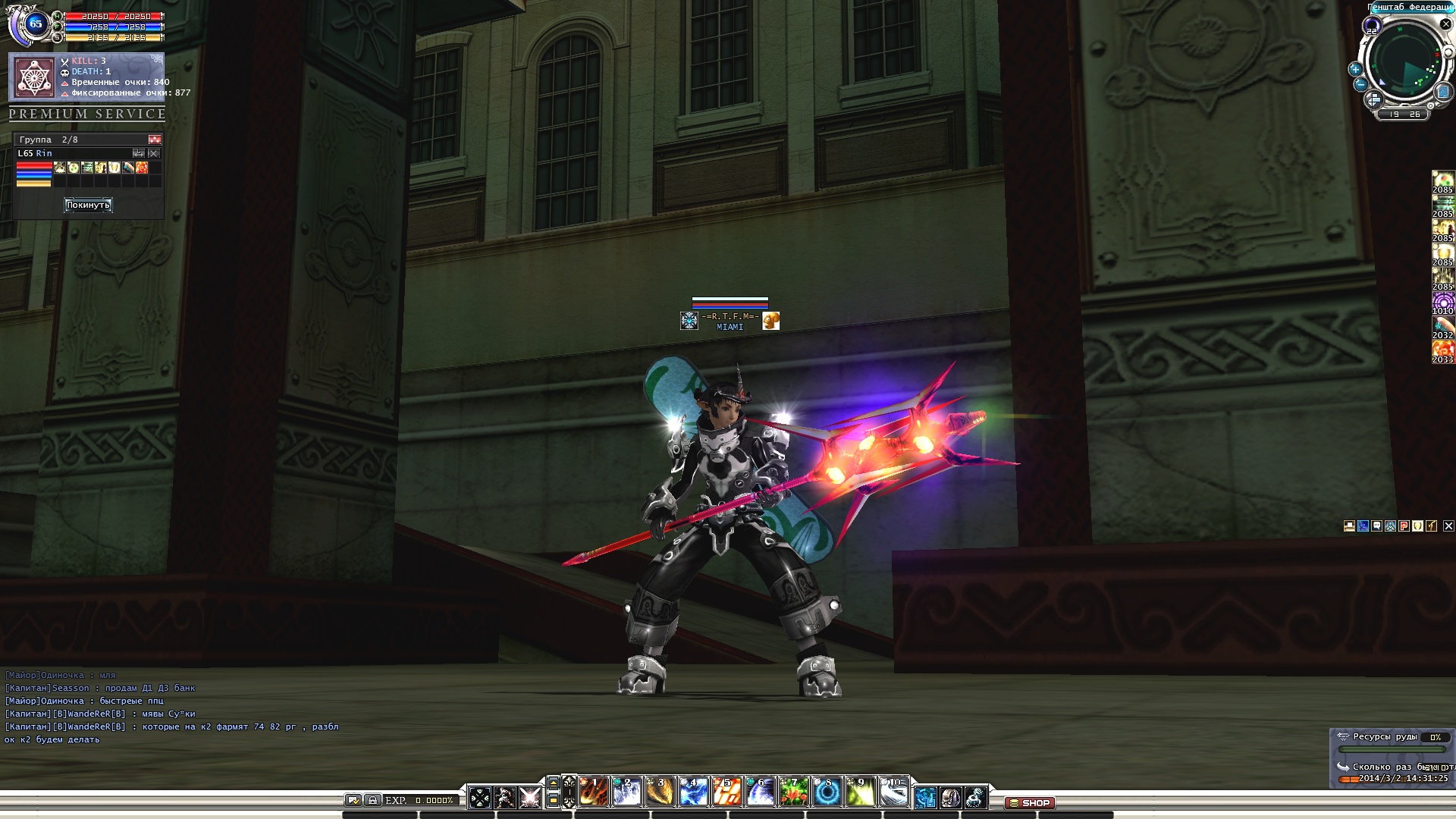Click the Покинуть button to leave group
The image size is (1456, 819).
click(x=88, y=205)
